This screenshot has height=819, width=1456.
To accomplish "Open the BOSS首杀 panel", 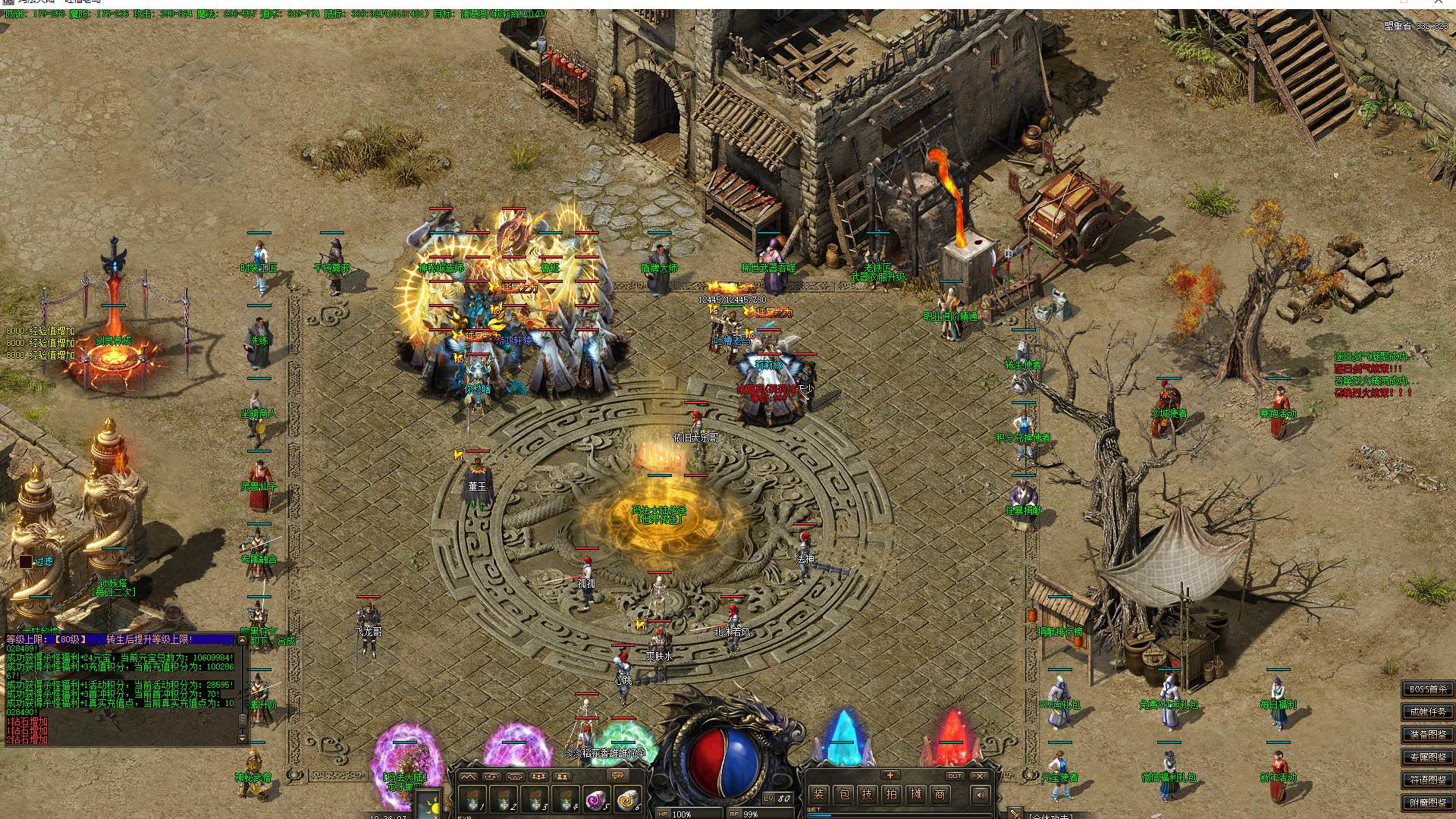I will [x=1428, y=689].
